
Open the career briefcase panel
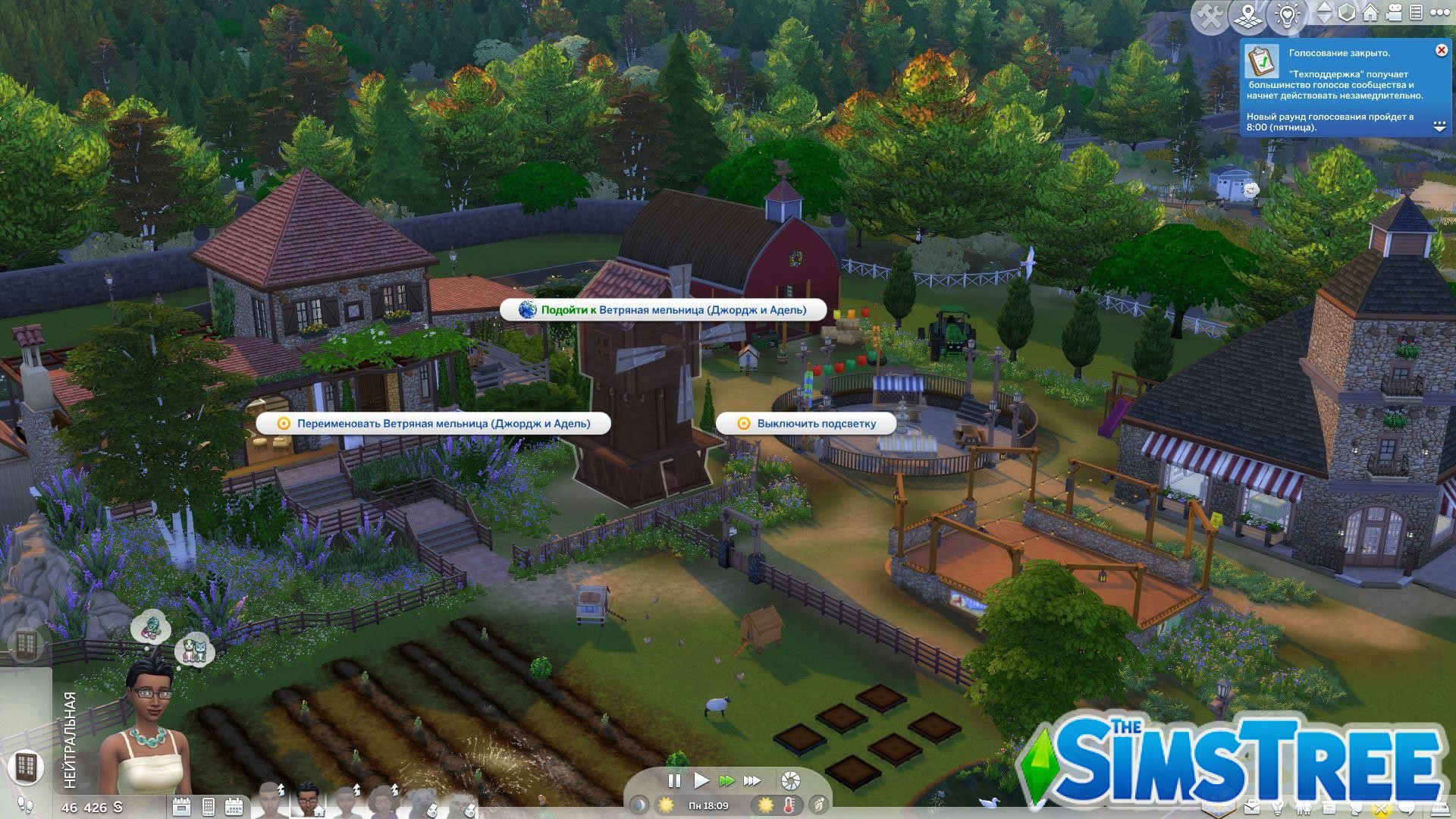click(x=1252, y=807)
